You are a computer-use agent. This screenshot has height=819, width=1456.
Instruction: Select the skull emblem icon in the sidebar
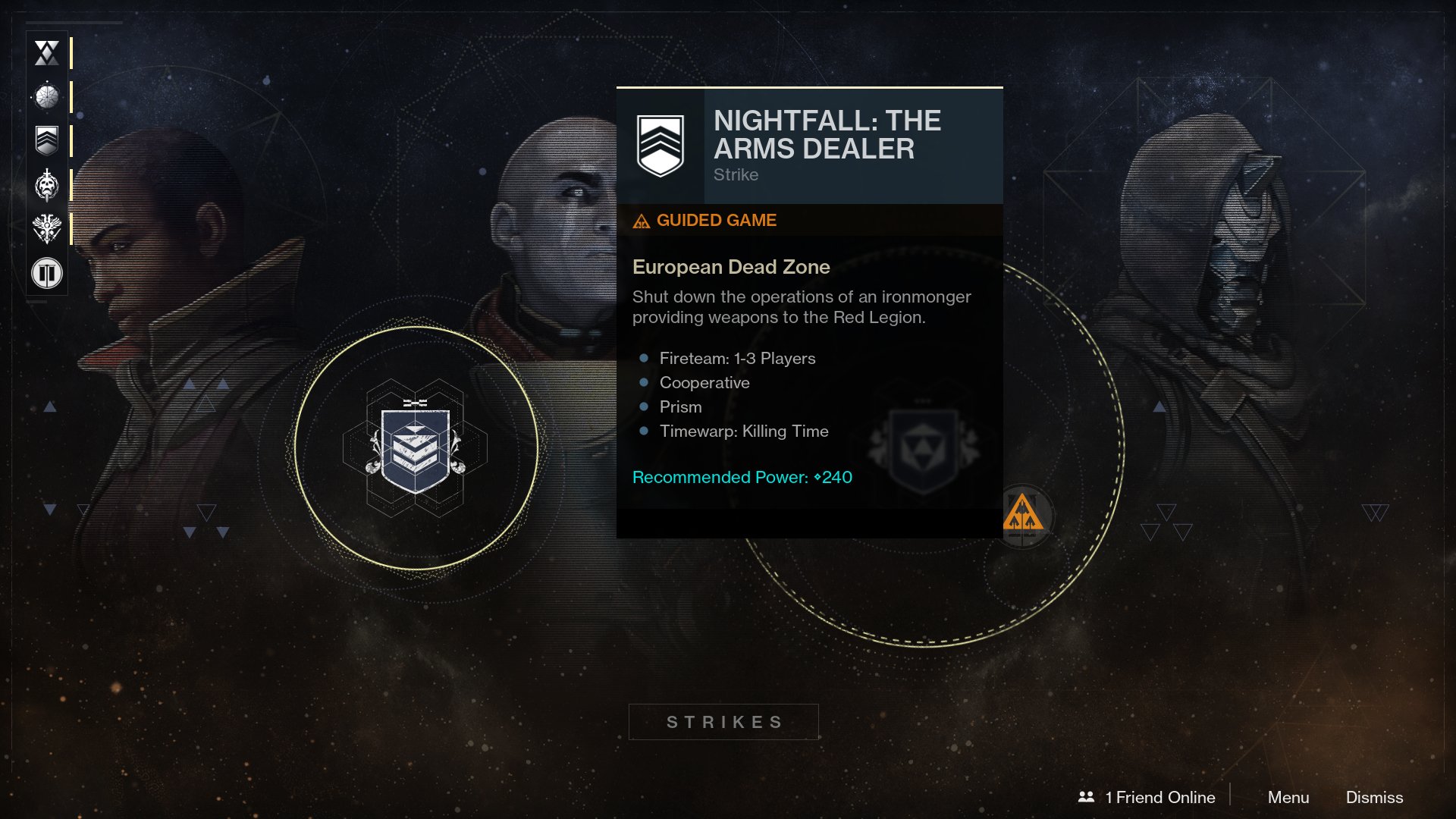click(x=46, y=184)
